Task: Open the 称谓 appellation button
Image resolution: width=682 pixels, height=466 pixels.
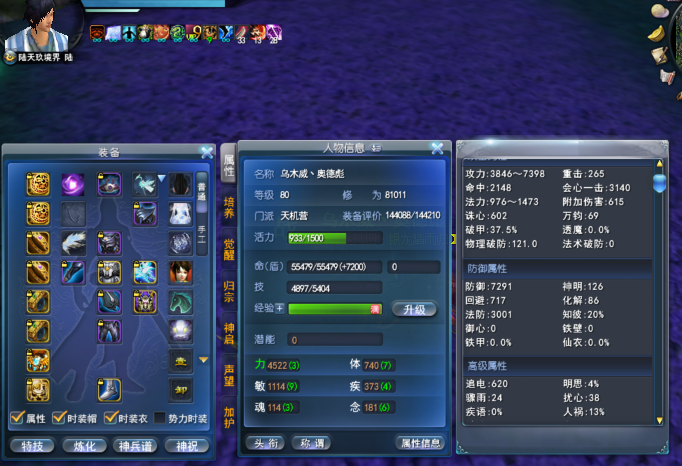Action: 313,442
